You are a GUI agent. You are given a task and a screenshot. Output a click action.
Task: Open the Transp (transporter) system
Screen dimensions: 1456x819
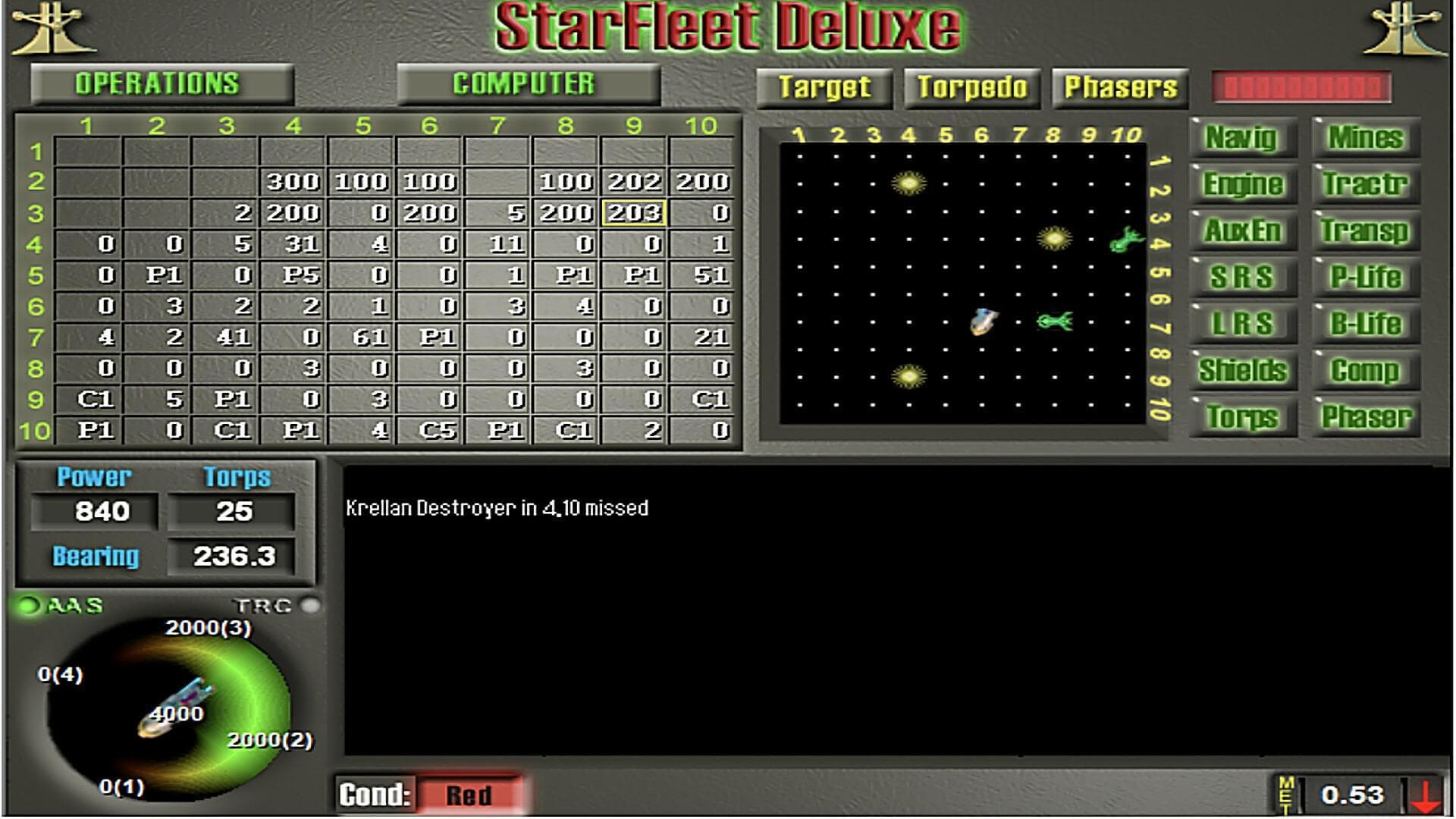(x=1365, y=231)
